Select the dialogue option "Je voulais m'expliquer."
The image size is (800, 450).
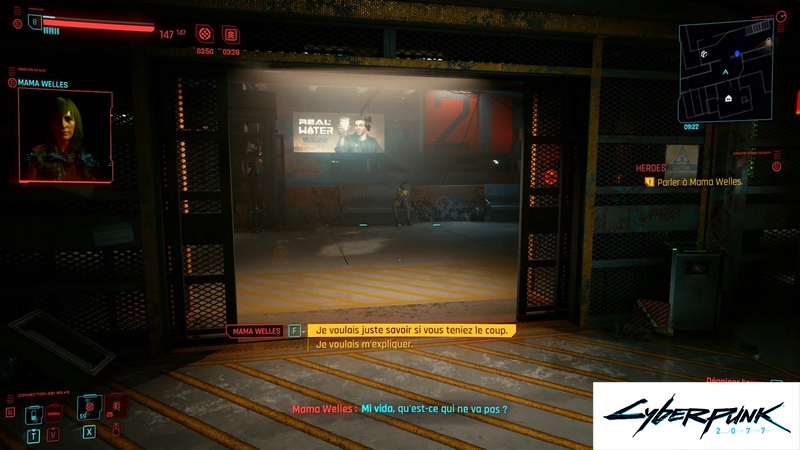pyautogui.click(x=364, y=344)
